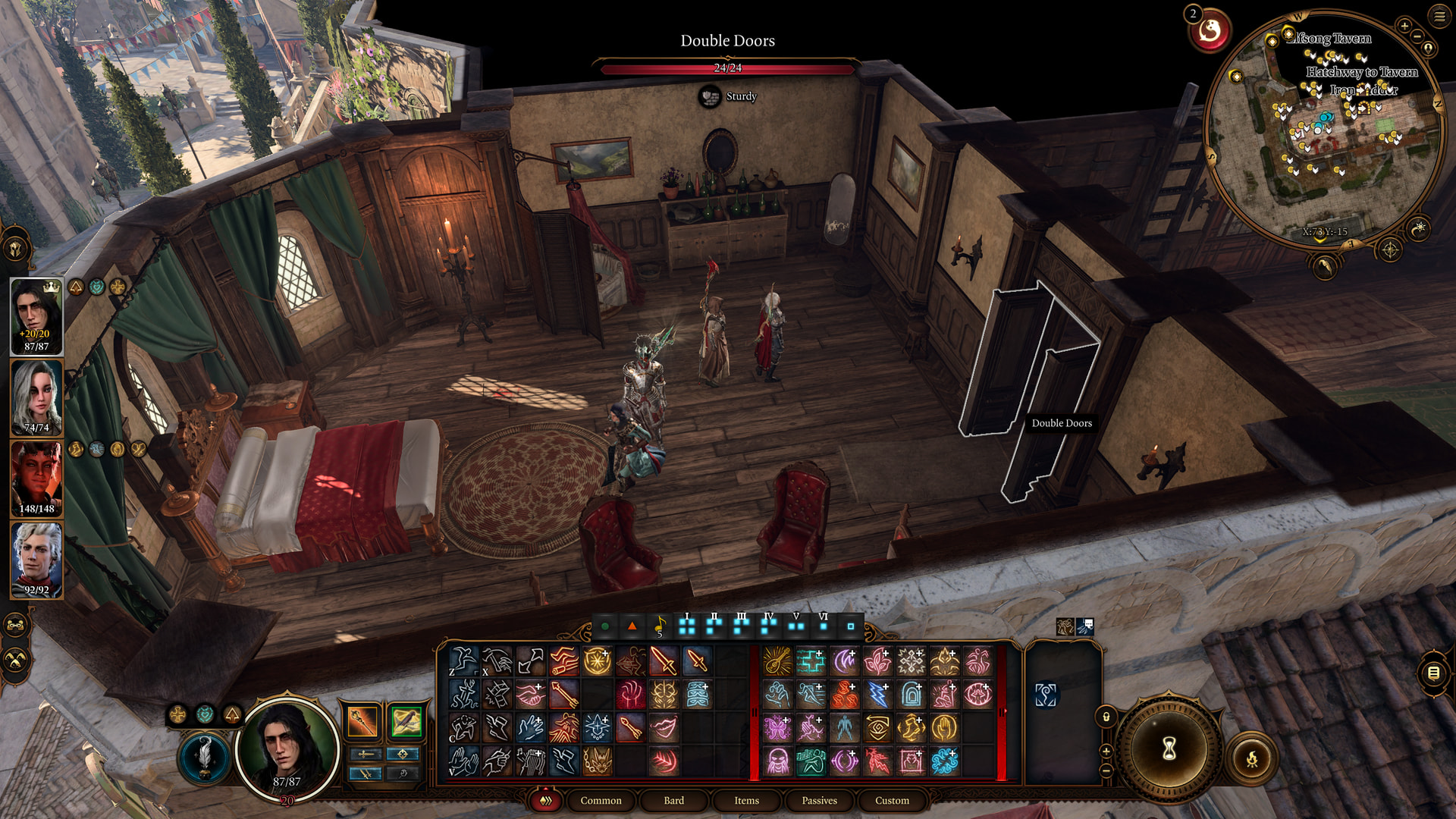Viewport: 1456px width, 819px height.
Task: Show the Items hotbar tab
Action: pos(746,800)
